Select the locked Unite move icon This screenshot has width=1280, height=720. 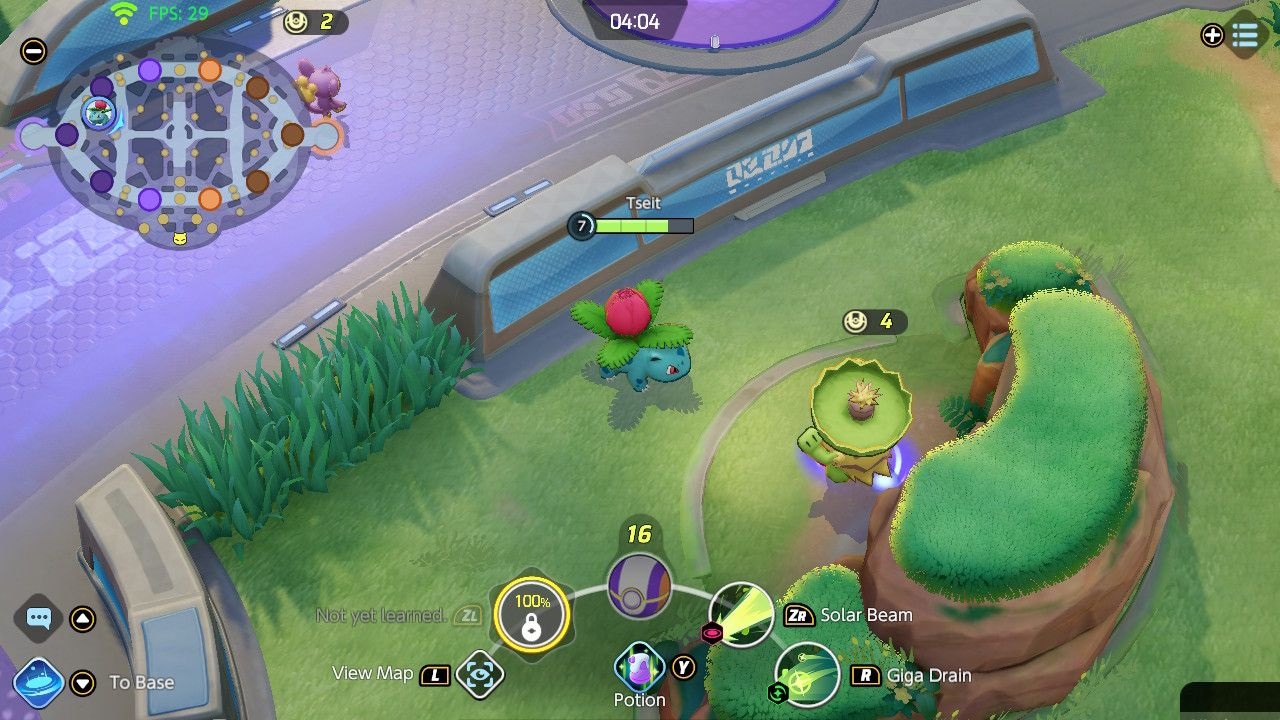point(531,615)
